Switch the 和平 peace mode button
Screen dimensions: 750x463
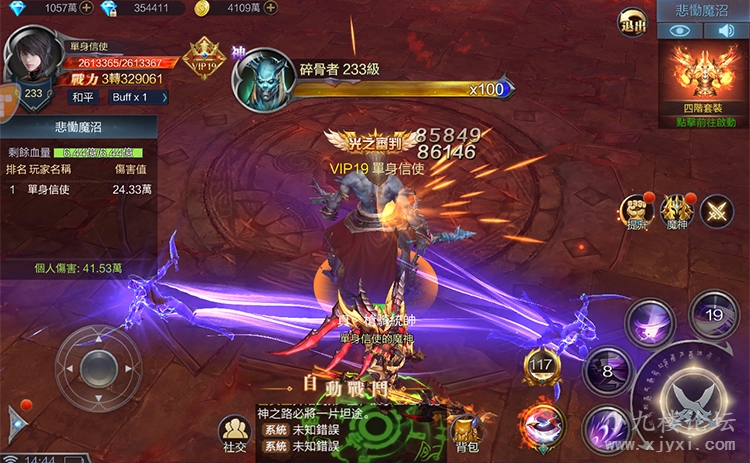pos(83,97)
